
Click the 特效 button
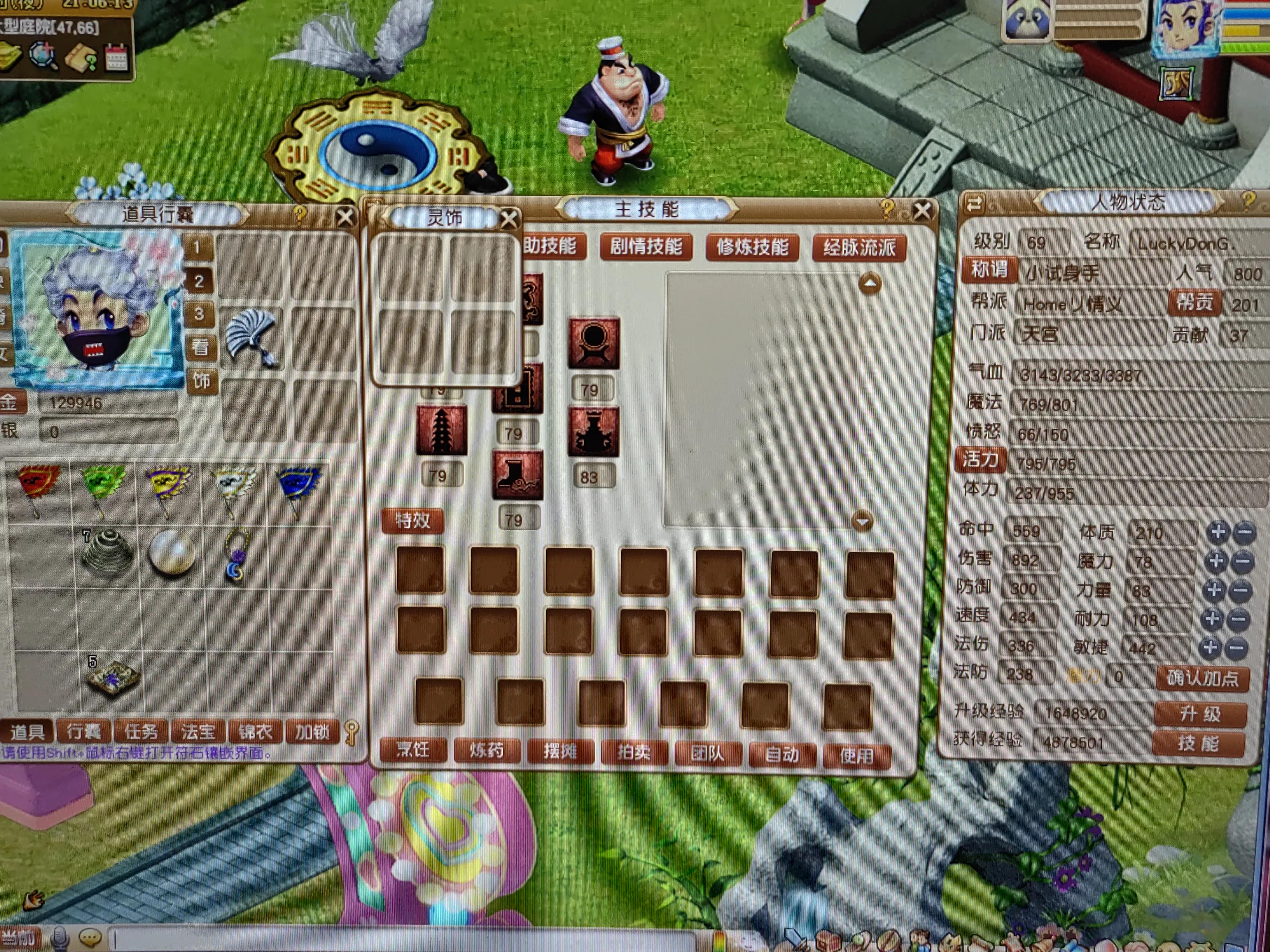pyautogui.click(x=412, y=521)
